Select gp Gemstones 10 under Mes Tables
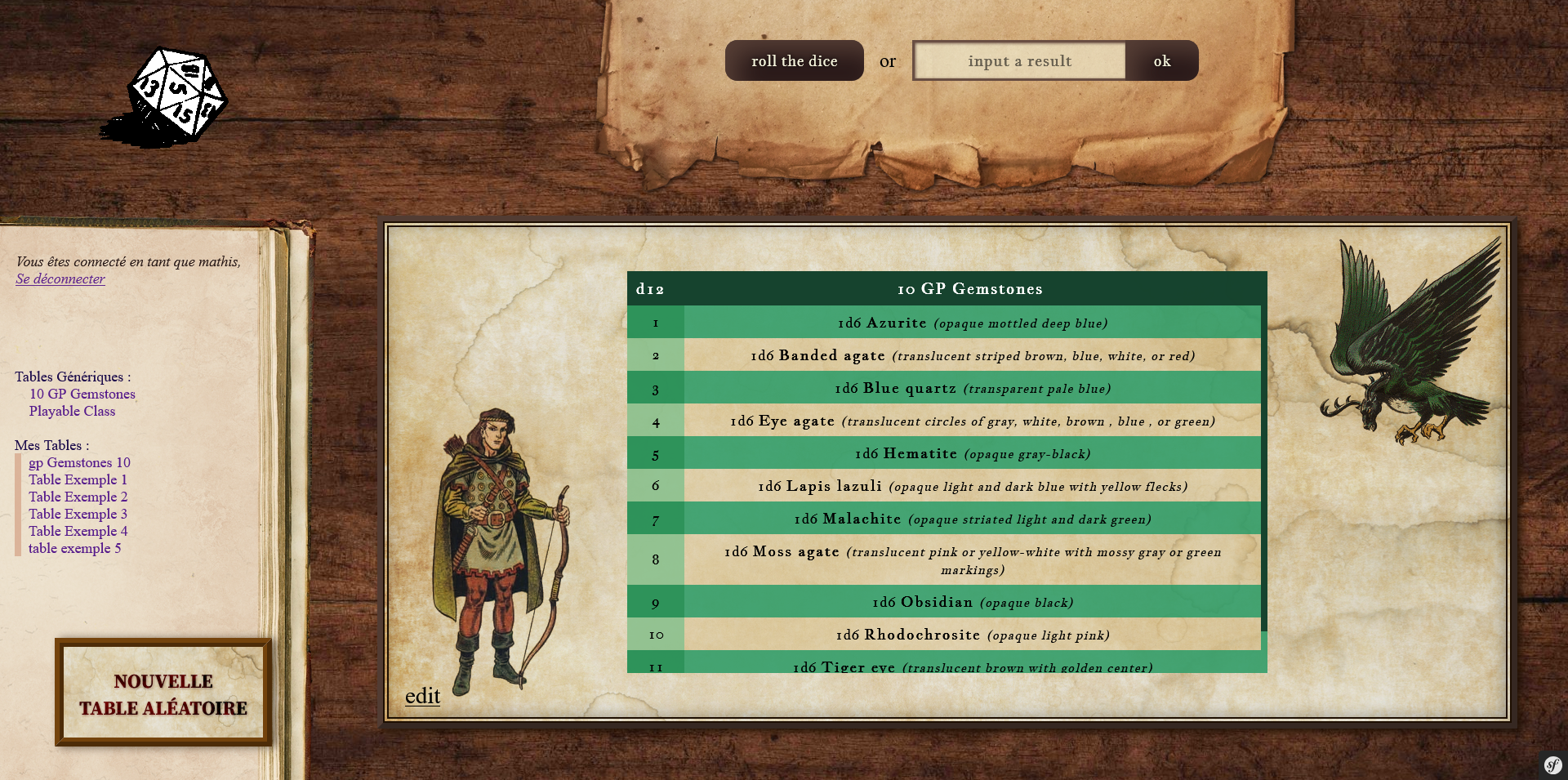This screenshot has height=780, width=1568. [x=79, y=462]
